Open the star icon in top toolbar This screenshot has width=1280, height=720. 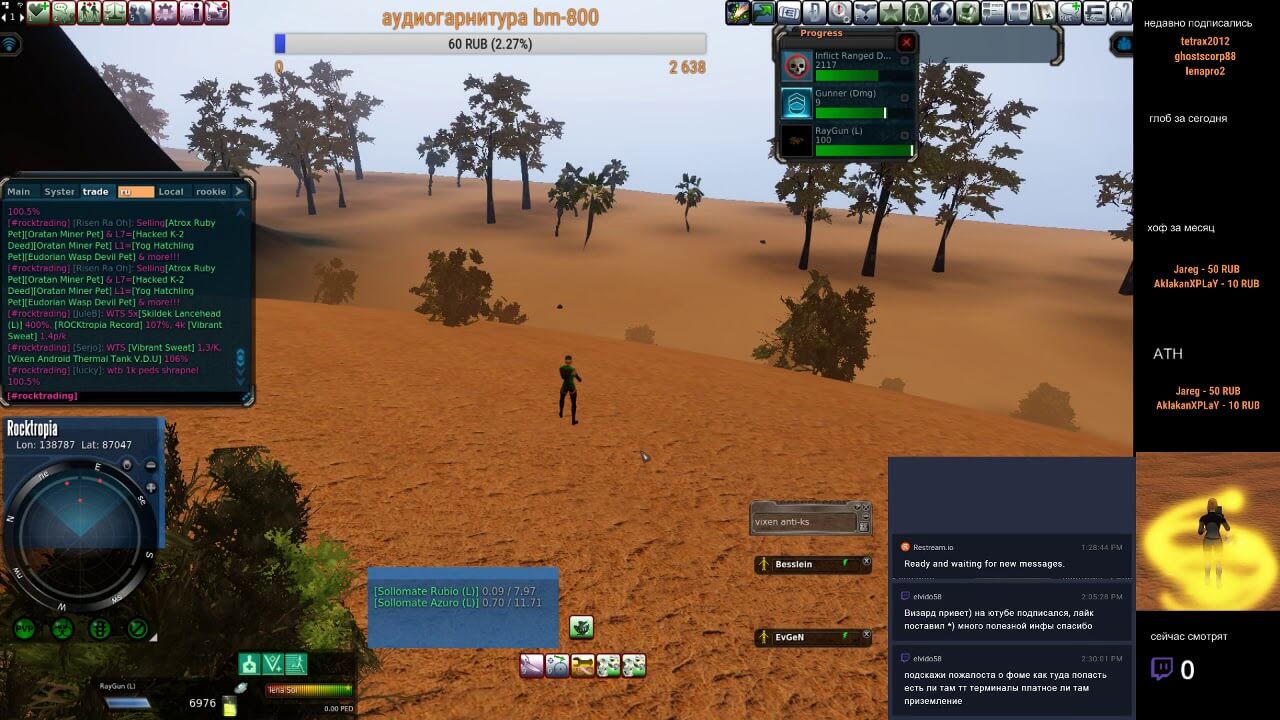click(x=890, y=12)
